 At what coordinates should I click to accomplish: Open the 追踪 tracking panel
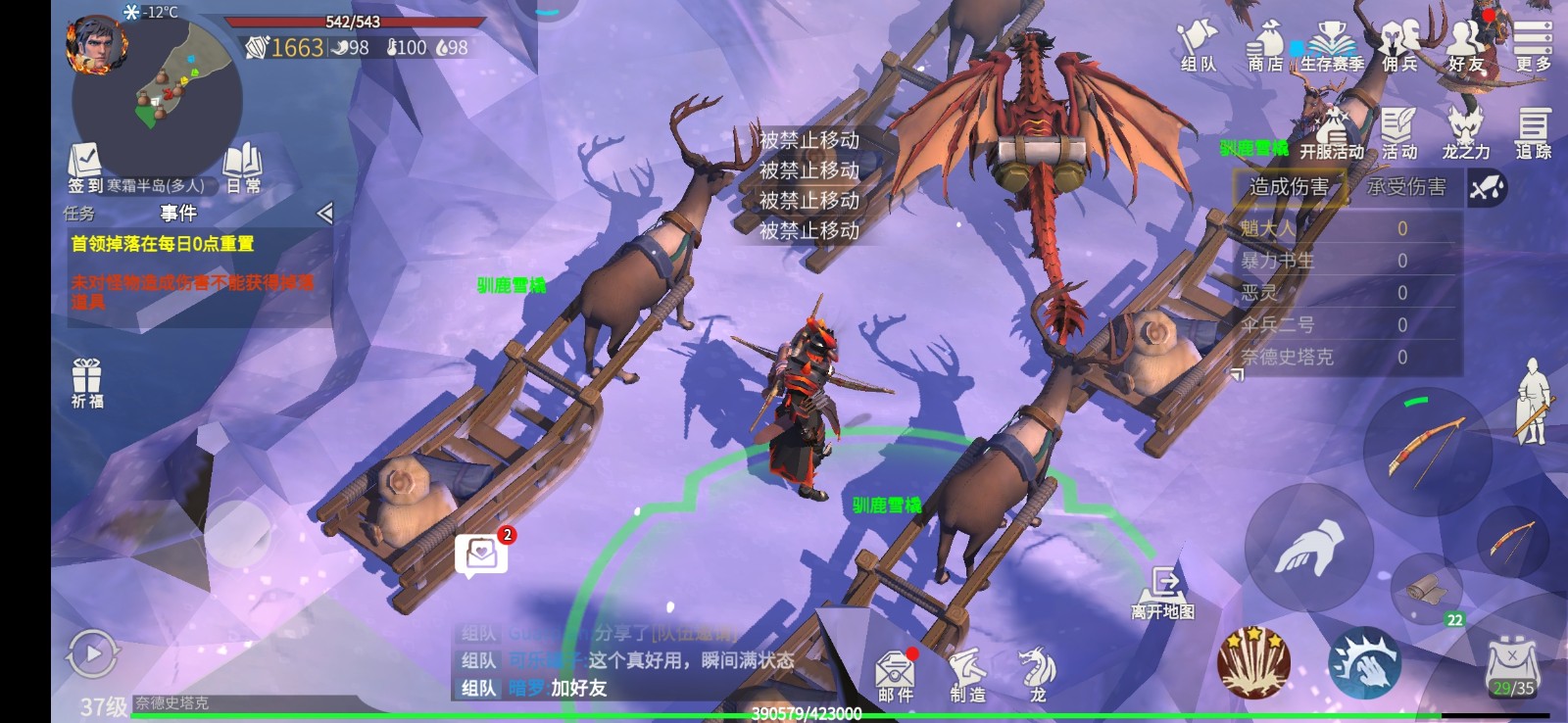(x=1533, y=134)
